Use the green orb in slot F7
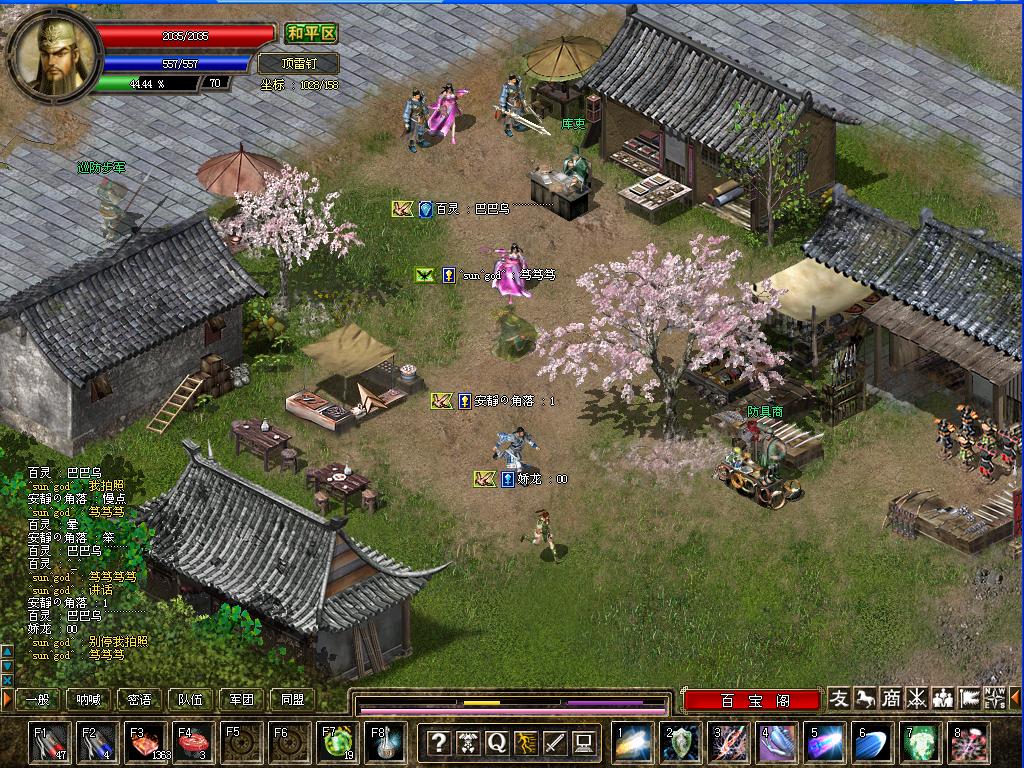The image size is (1024, 768). coord(338,743)
